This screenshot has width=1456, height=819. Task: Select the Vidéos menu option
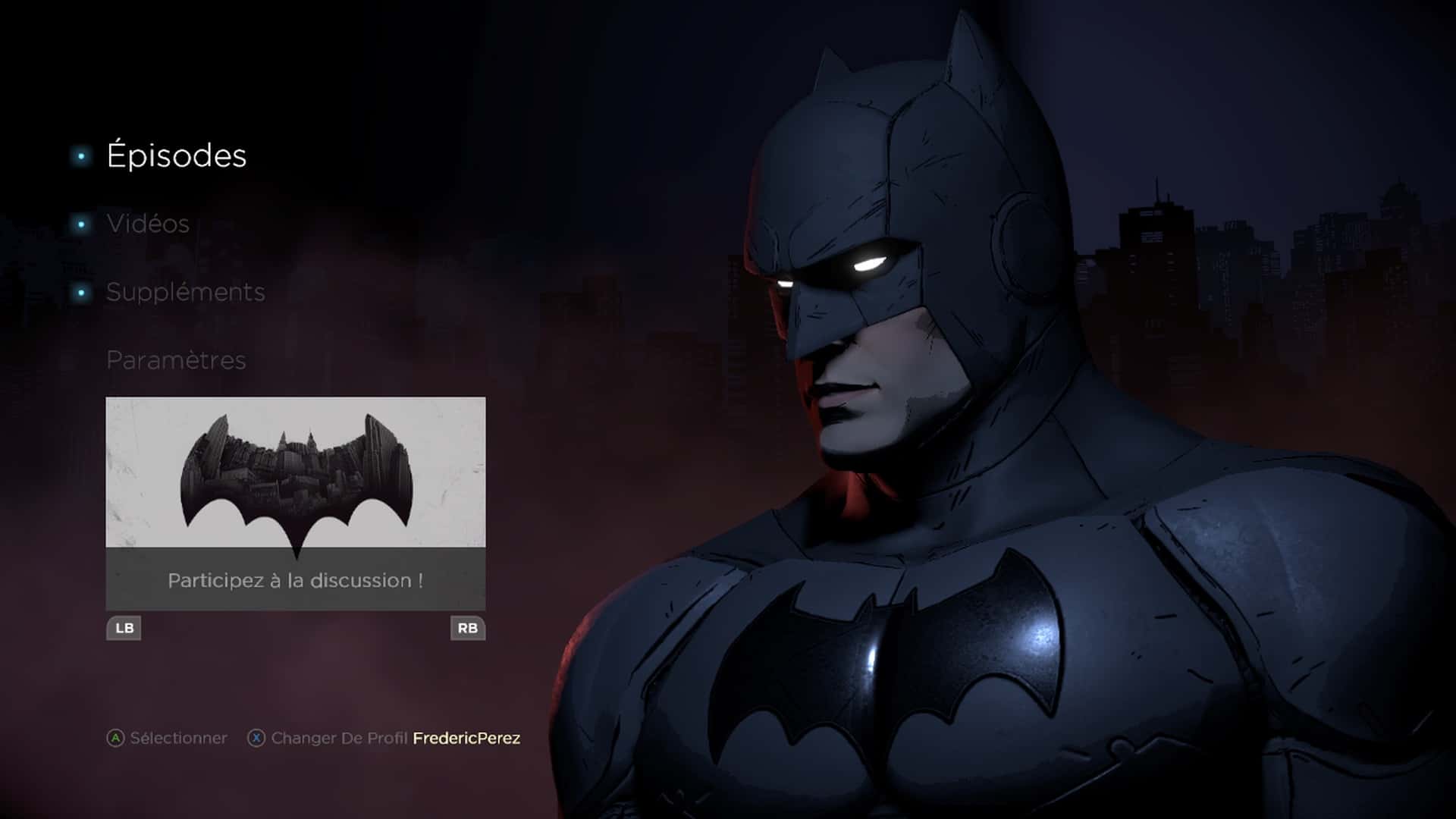[148, 224]
